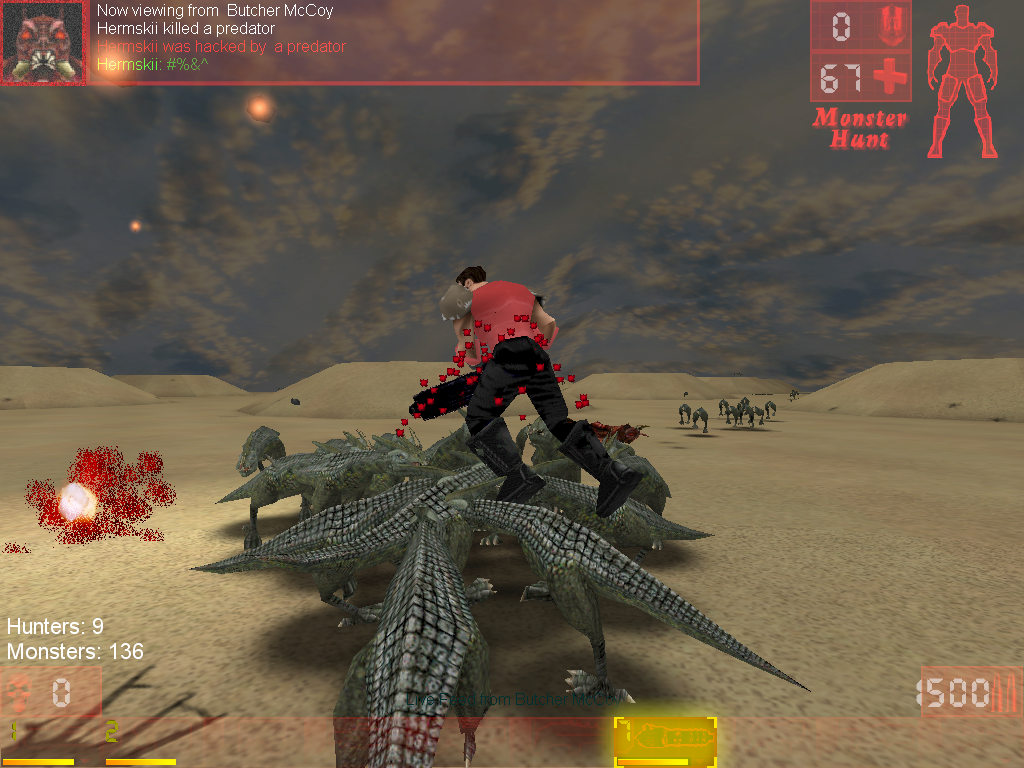Click the chat message log panel
Image resolution: width=1024 pixels, height=768 pixels.
click(396, 42)
